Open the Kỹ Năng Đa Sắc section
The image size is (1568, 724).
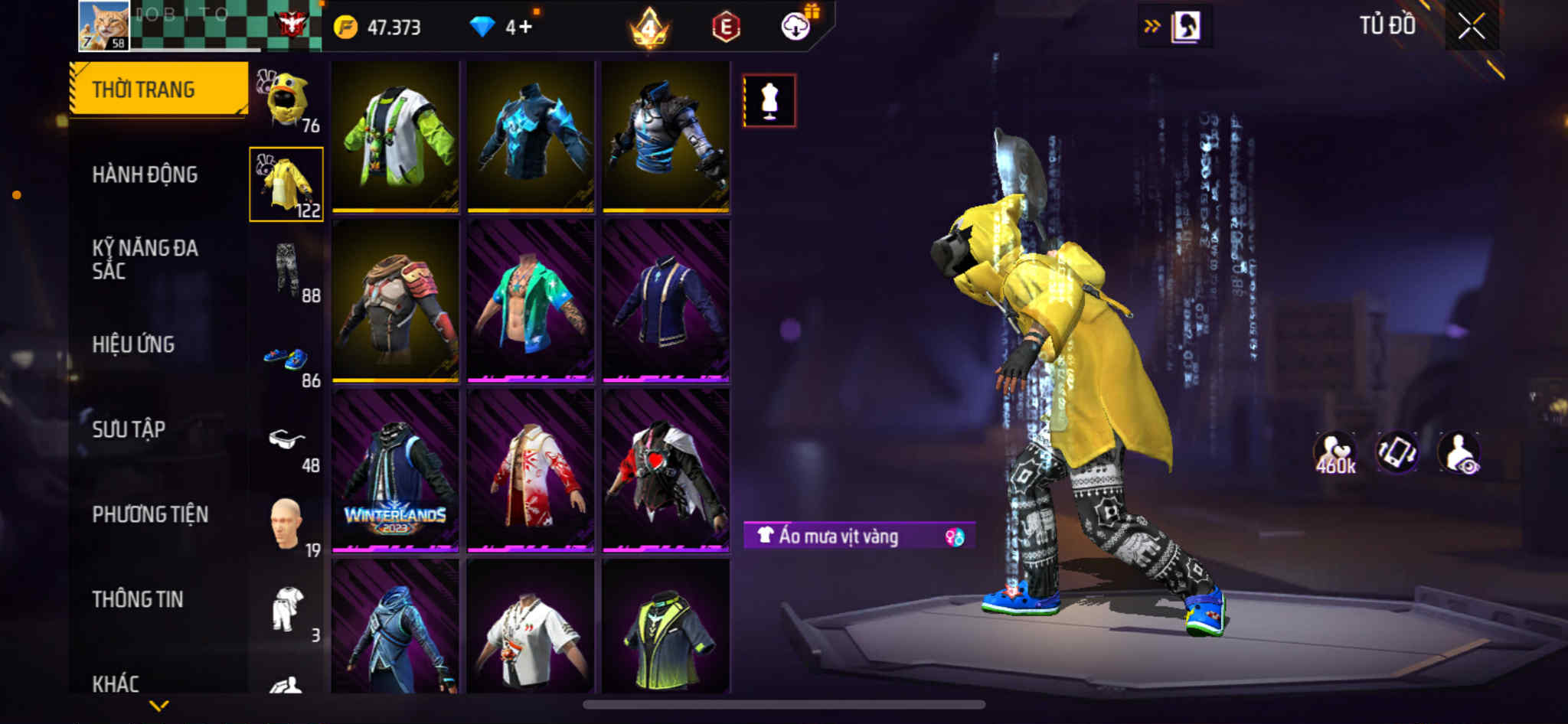145,259
